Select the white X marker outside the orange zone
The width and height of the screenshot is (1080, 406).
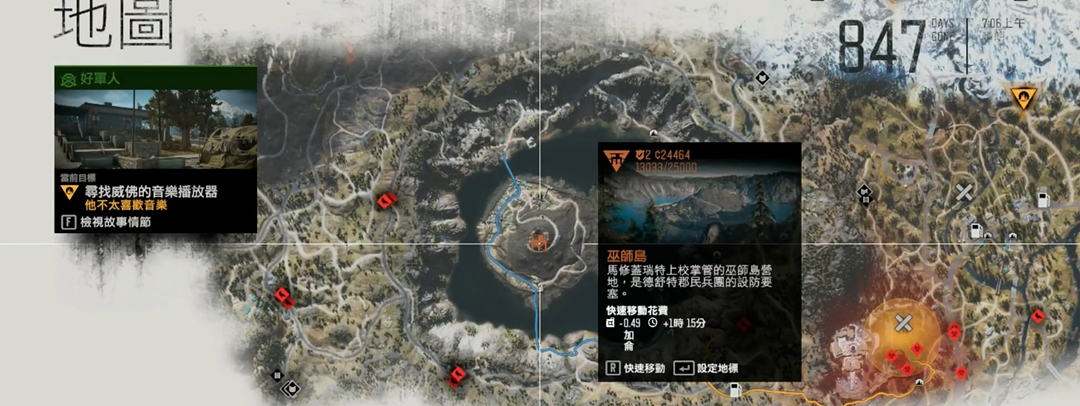tap(964, 191)
